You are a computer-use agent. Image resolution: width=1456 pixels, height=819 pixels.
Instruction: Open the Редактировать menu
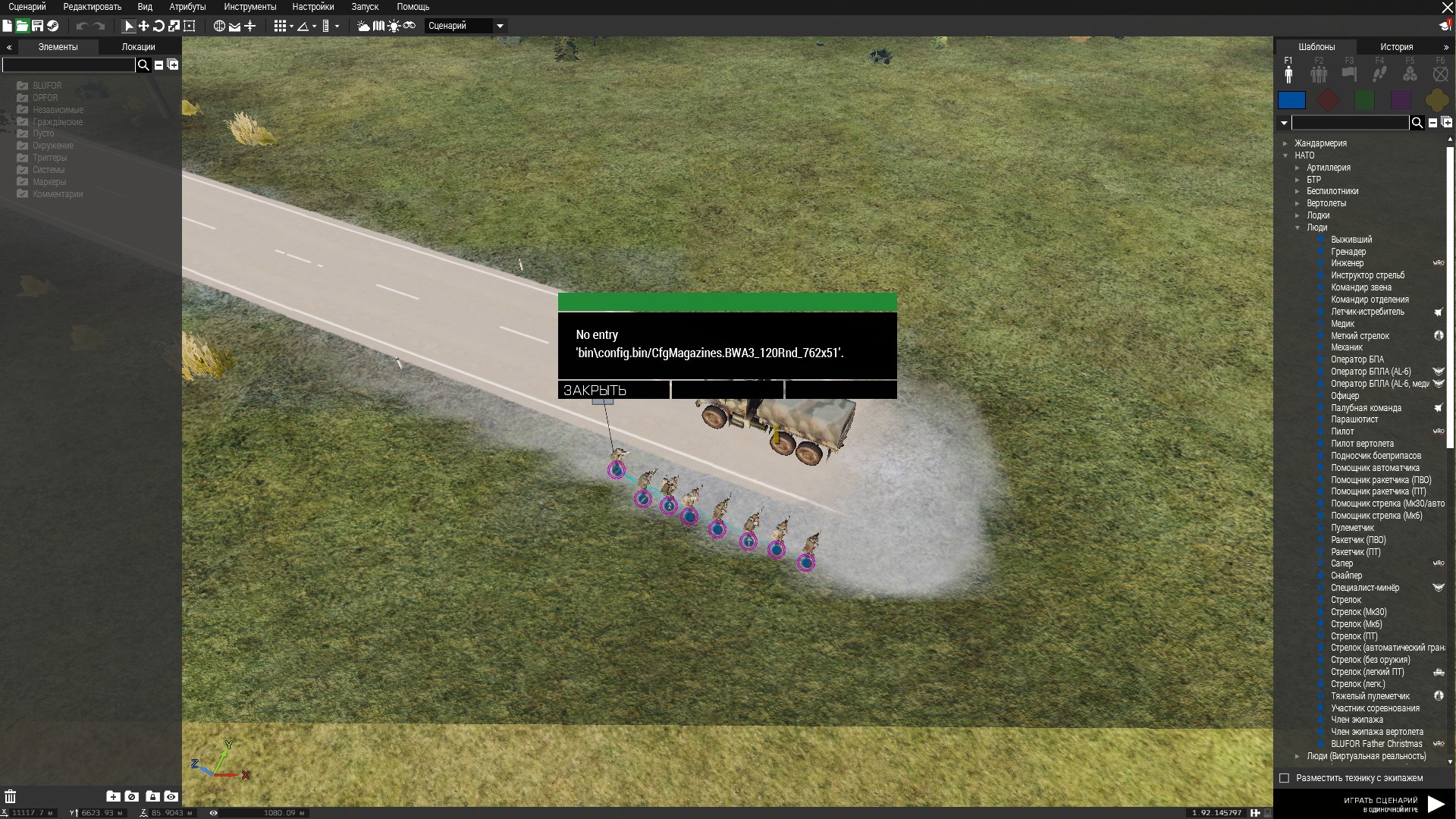click(92, 7)
